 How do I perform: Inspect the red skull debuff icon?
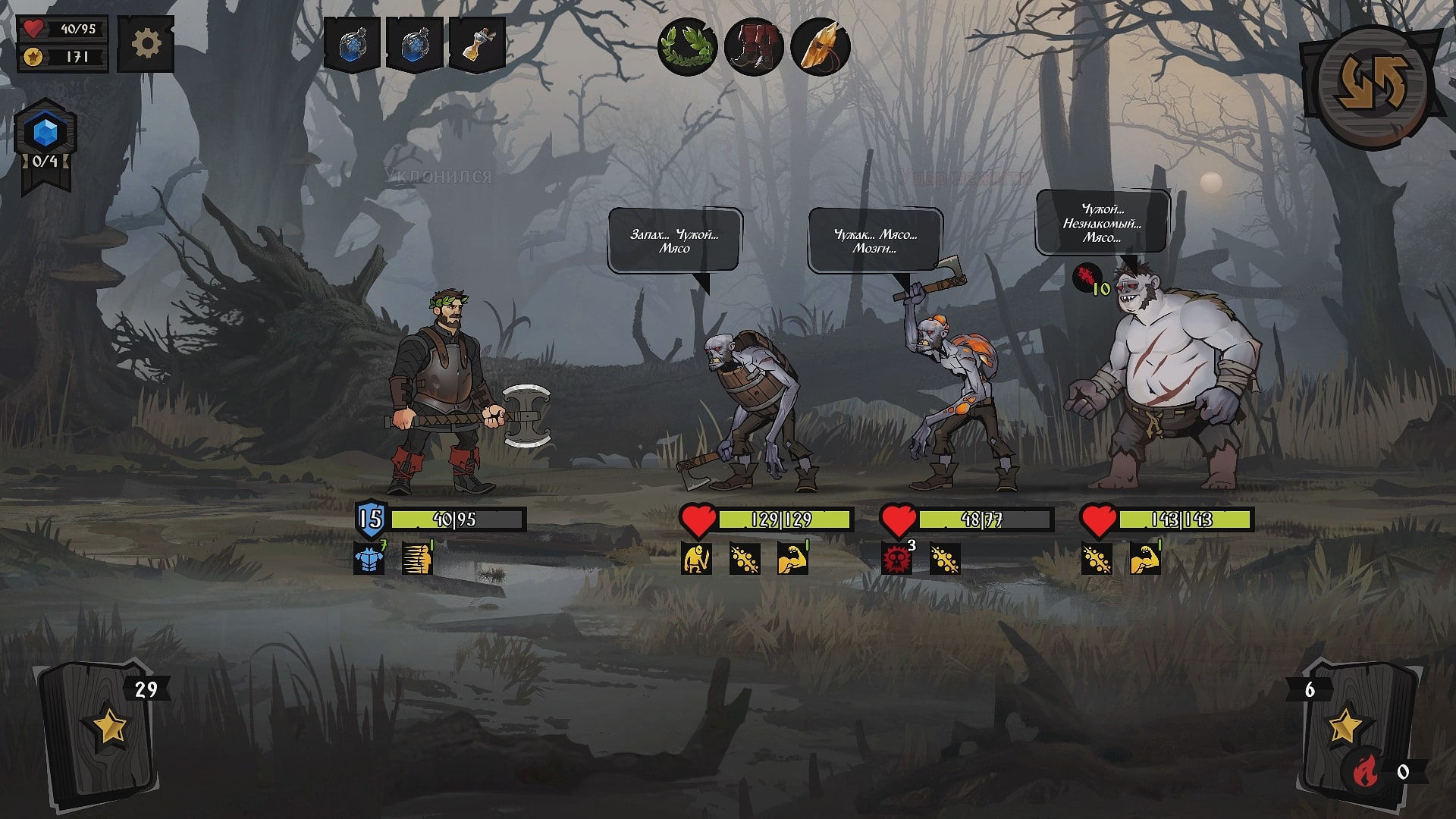tap(896, 559)
